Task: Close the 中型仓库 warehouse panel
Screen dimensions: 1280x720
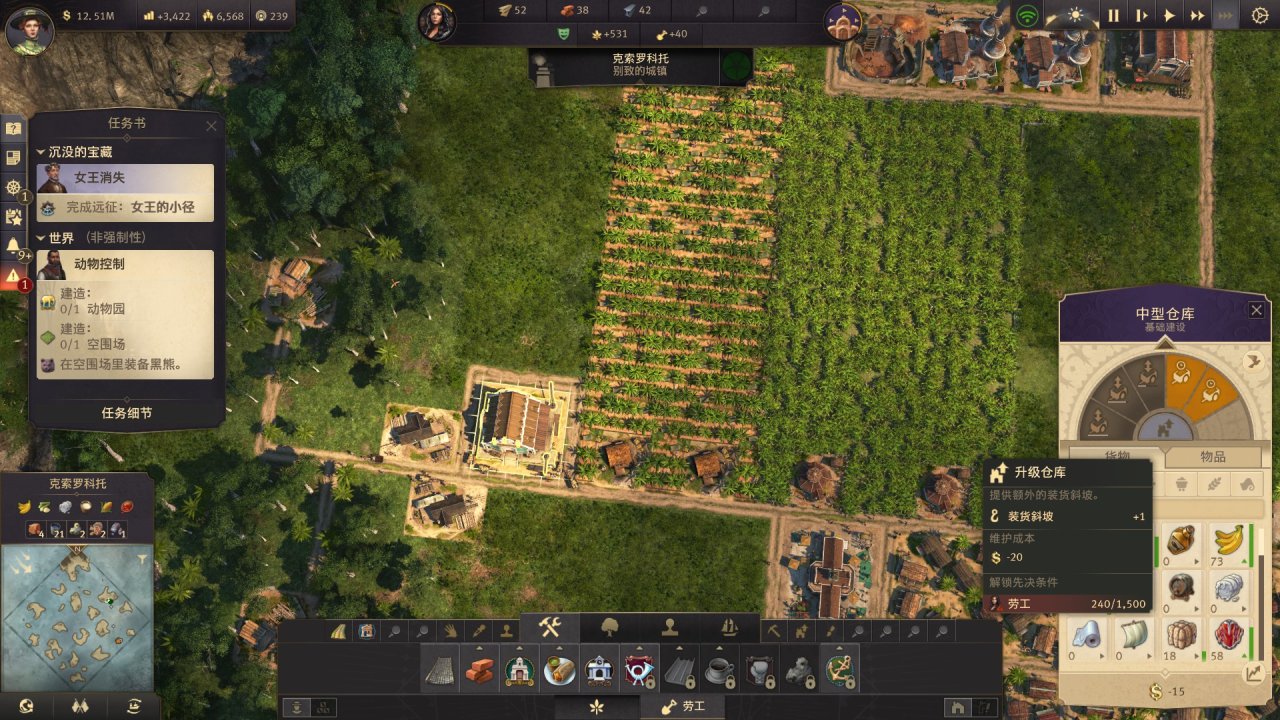Action: (1256, 310)
